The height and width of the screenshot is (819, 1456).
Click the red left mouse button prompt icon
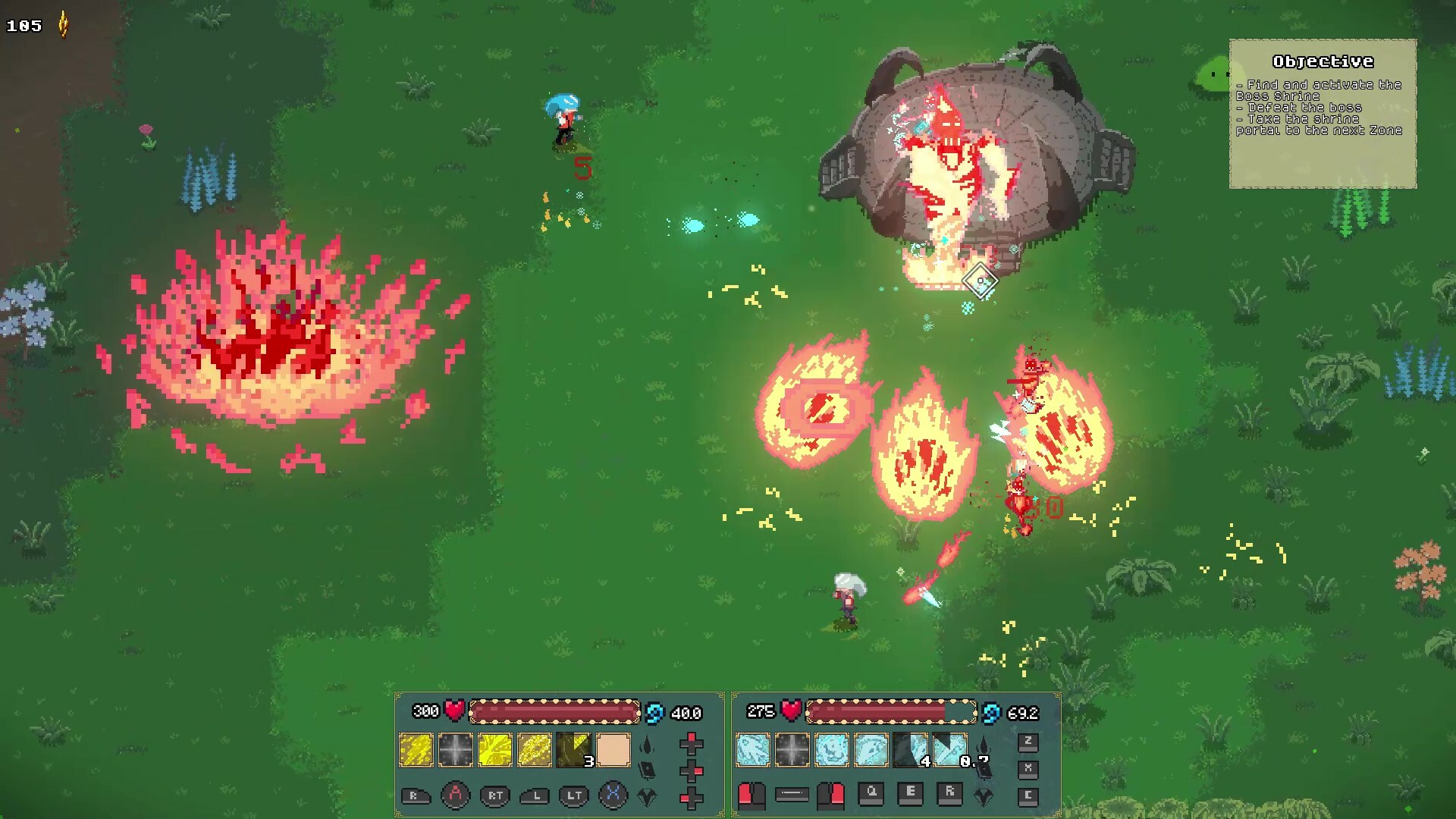tap(752, 796)
